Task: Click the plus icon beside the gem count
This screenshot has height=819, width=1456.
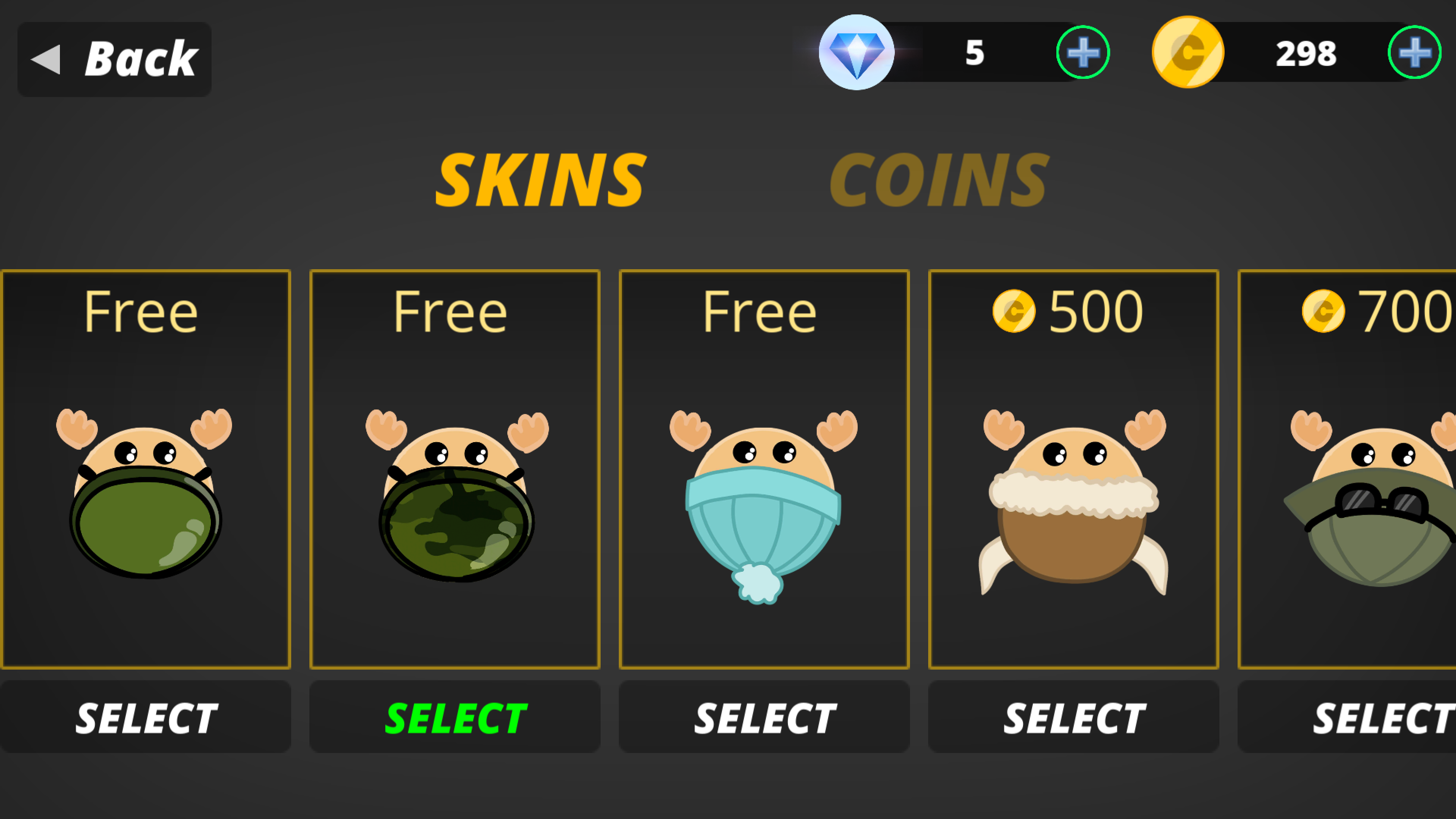Action: click(1083, 53)
